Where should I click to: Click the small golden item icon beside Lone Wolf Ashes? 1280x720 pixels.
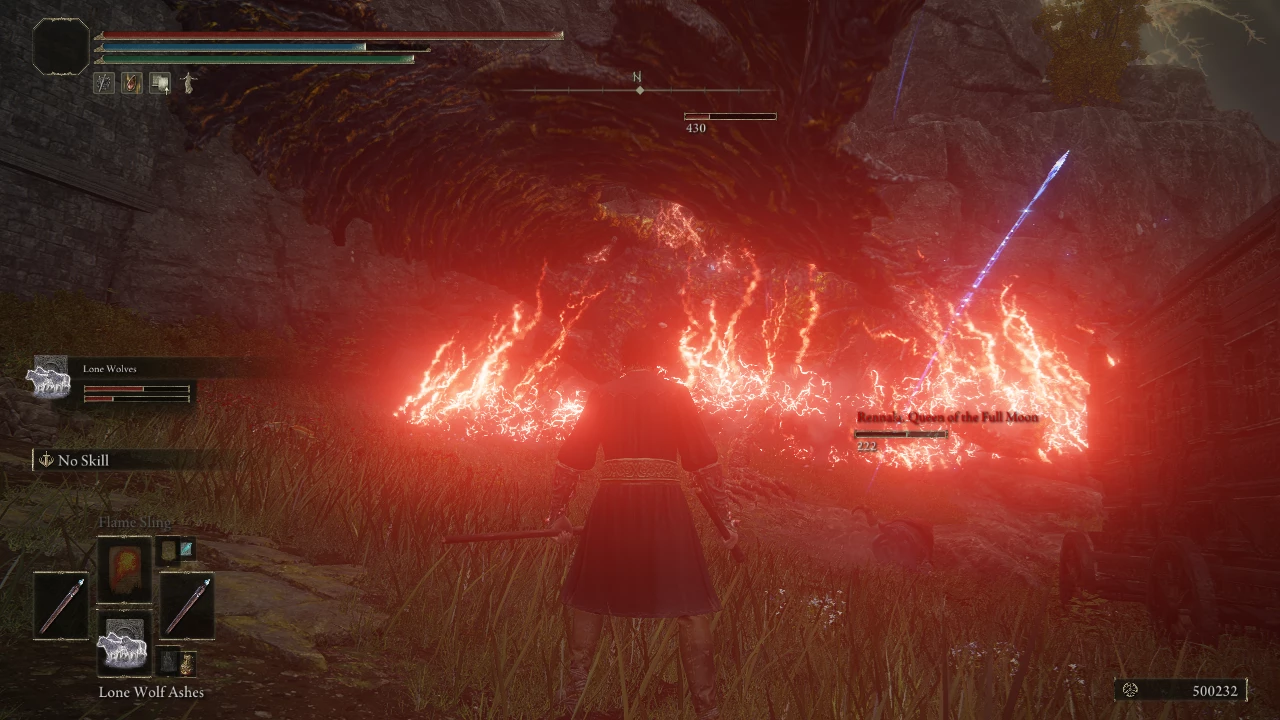tap(187, 662)
